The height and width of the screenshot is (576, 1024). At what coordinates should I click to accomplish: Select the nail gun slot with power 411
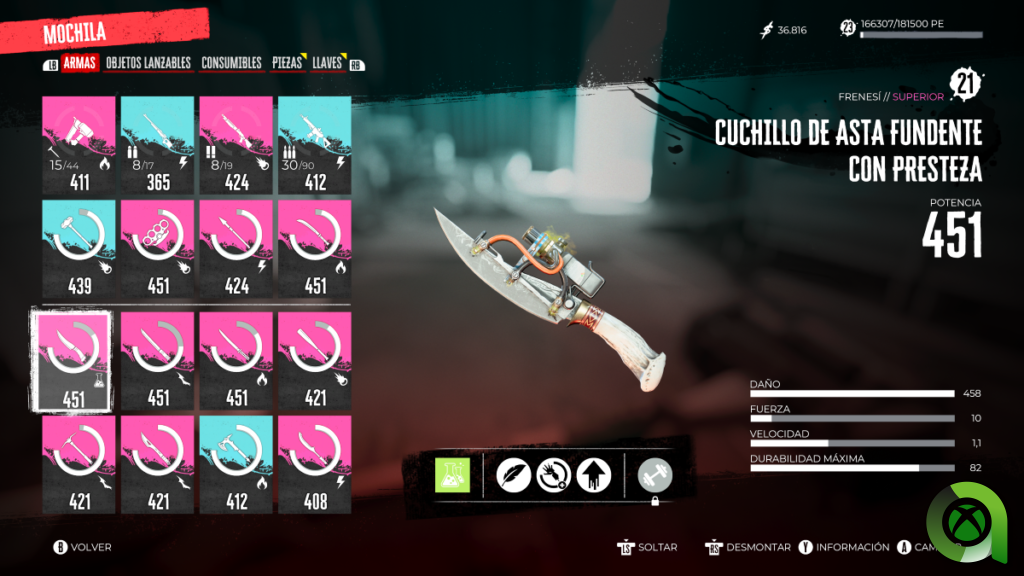tap(80, 145)
